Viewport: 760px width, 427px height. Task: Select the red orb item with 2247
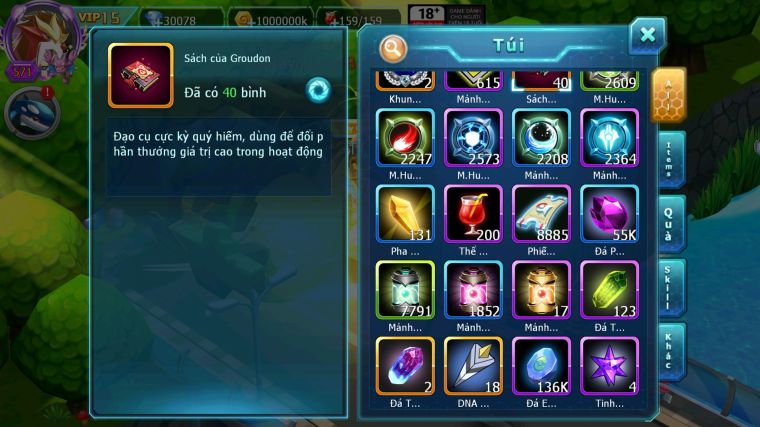(405, 138)
